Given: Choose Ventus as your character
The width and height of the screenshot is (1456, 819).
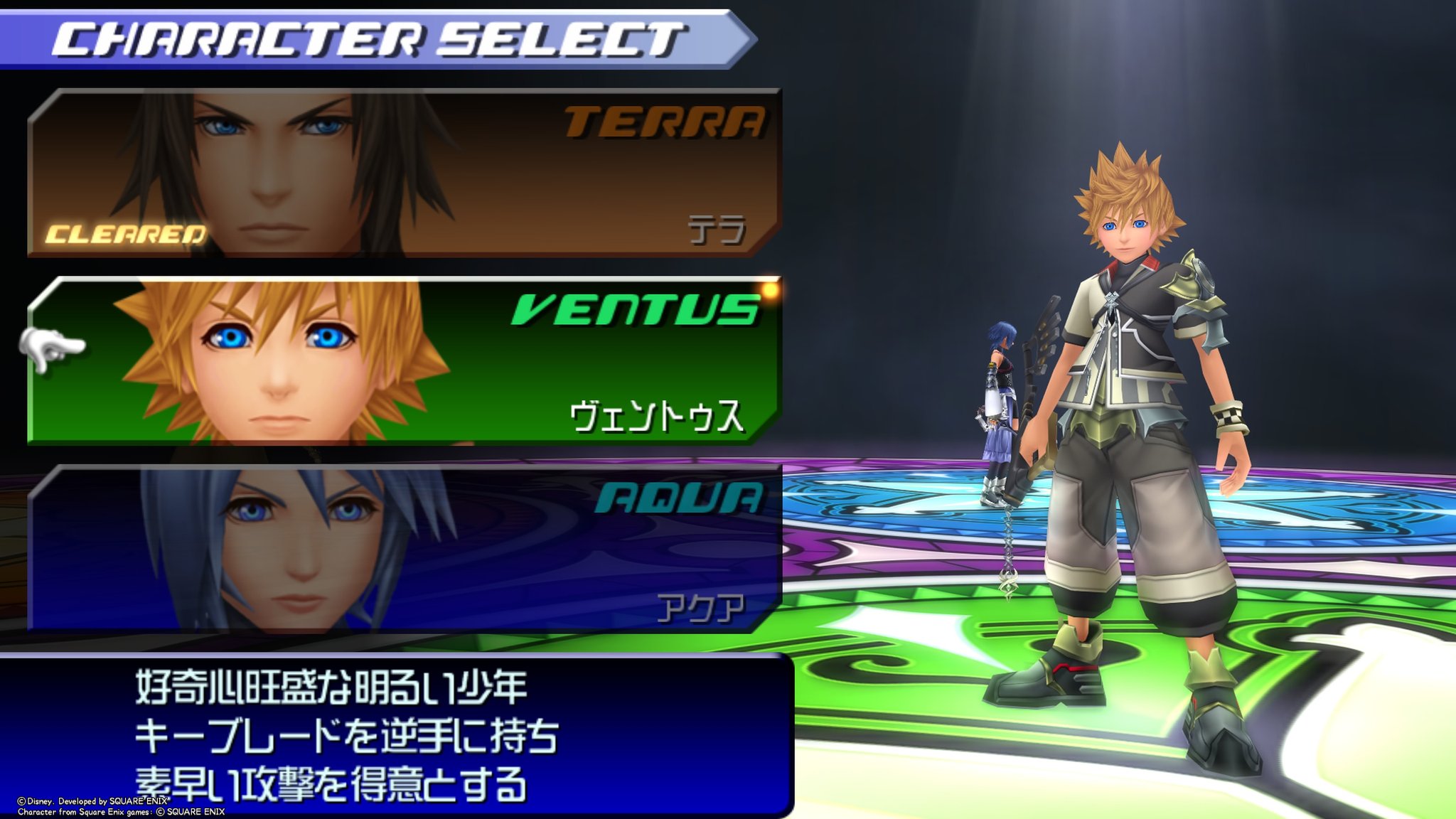Looking at the screenshot, I should click(404, 360).
